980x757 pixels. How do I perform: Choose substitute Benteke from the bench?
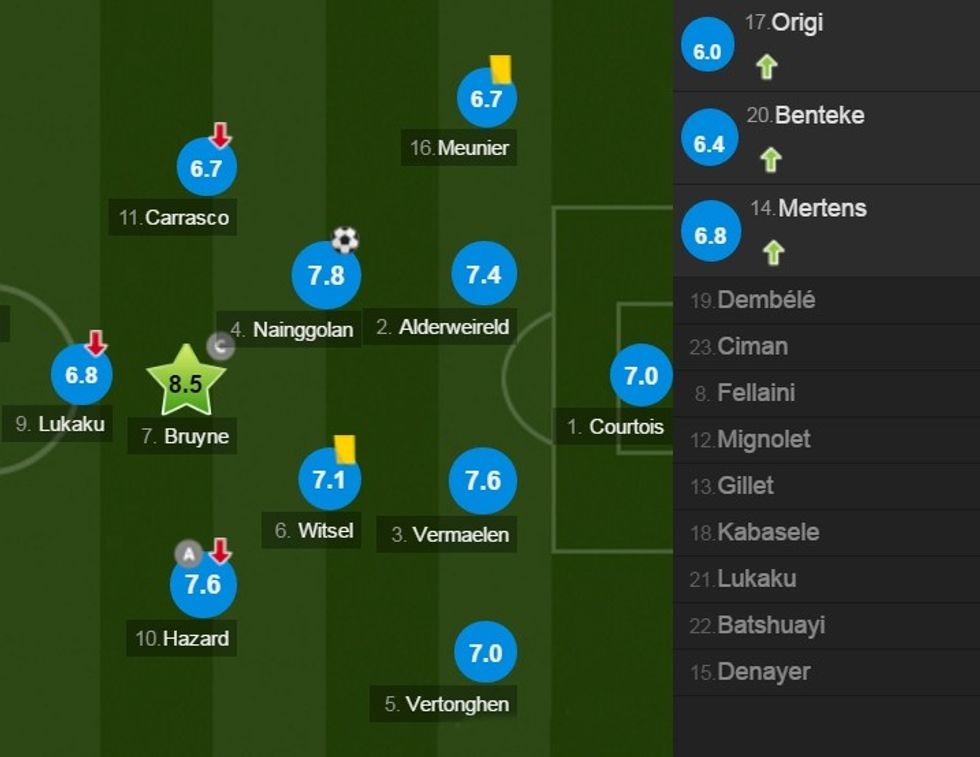[819, 115]
